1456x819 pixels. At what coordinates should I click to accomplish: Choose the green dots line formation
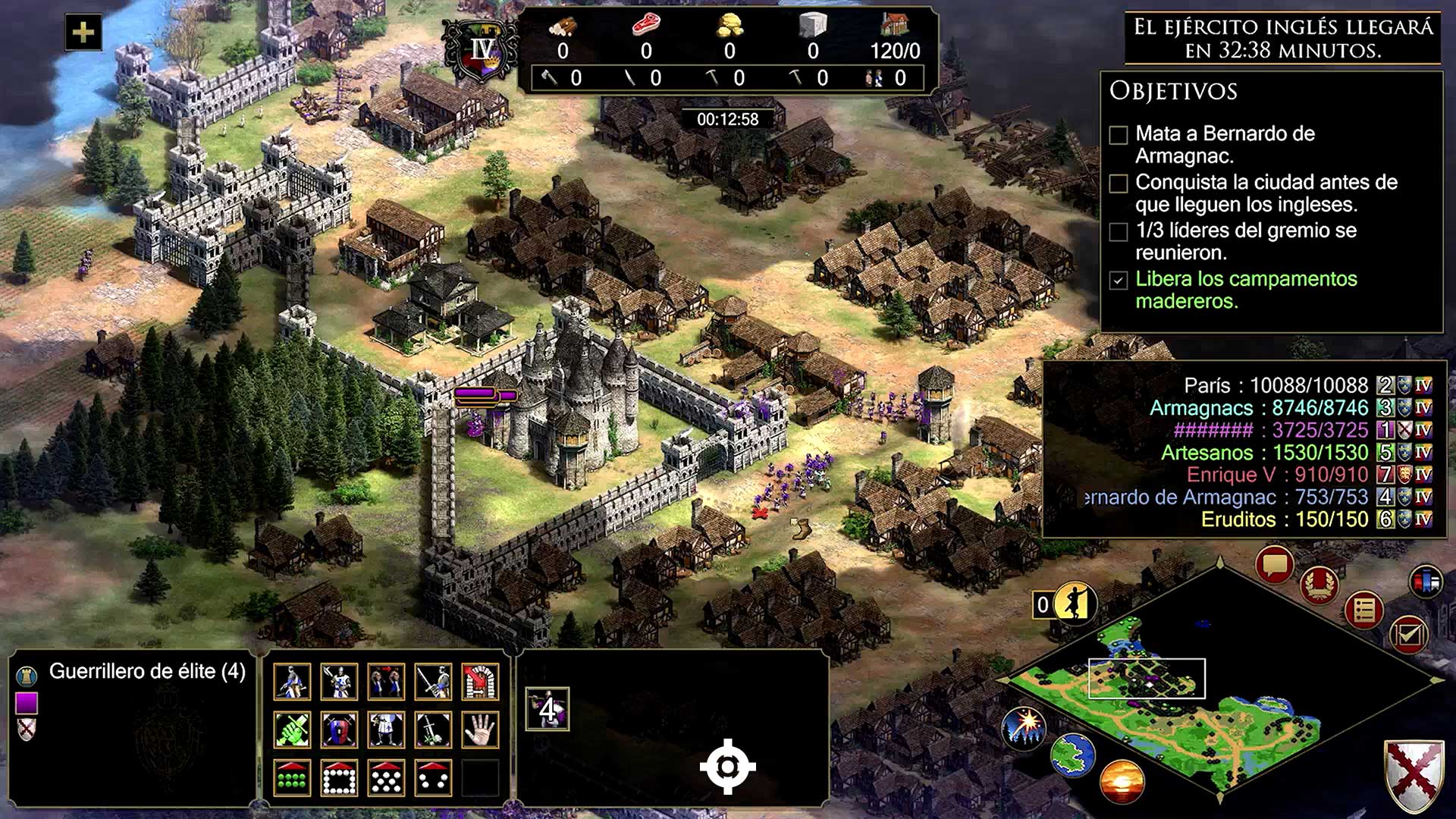pyautogui.click(x=292, y=778)
